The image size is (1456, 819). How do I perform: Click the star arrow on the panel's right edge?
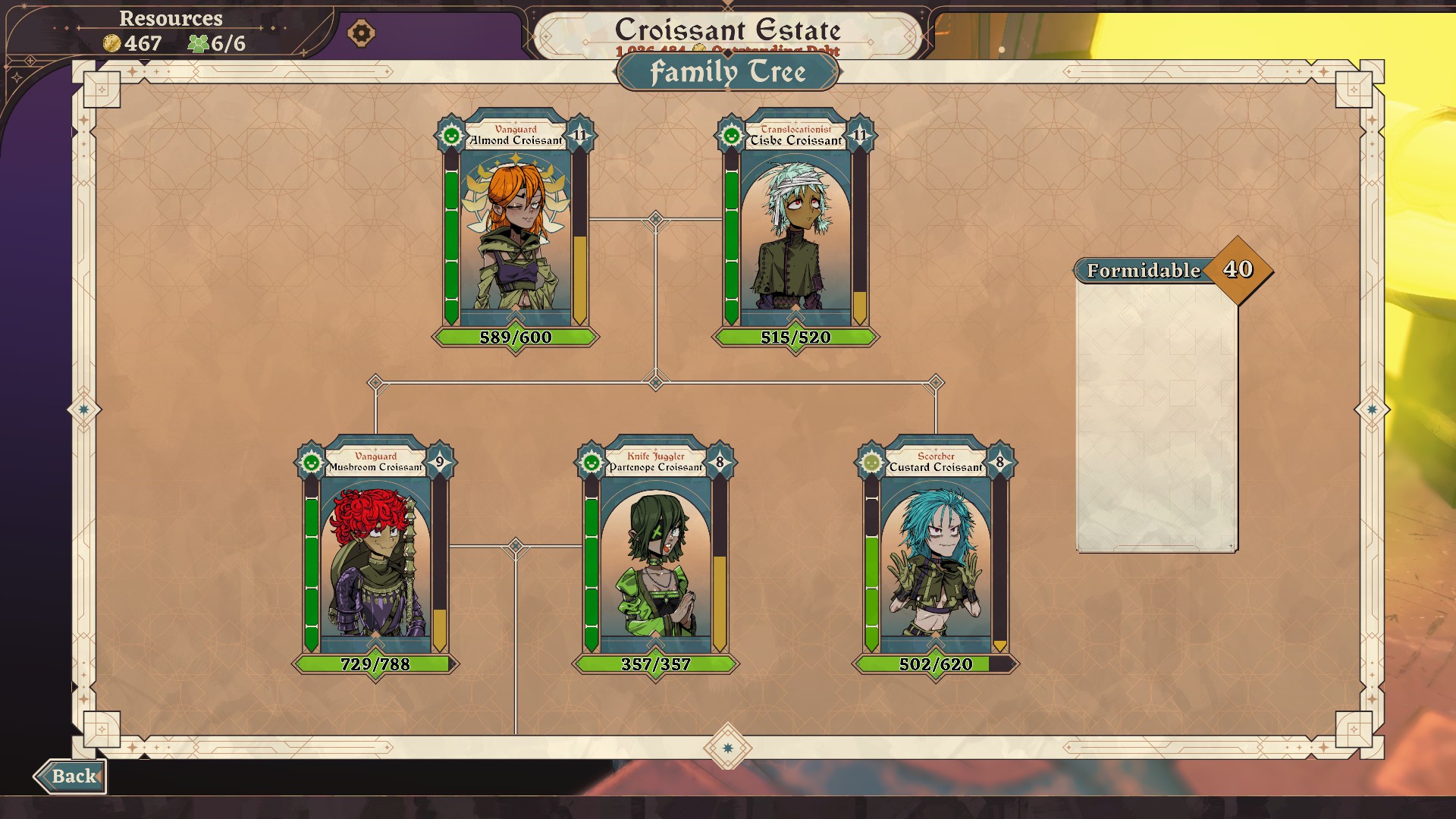click(1371, 409)
